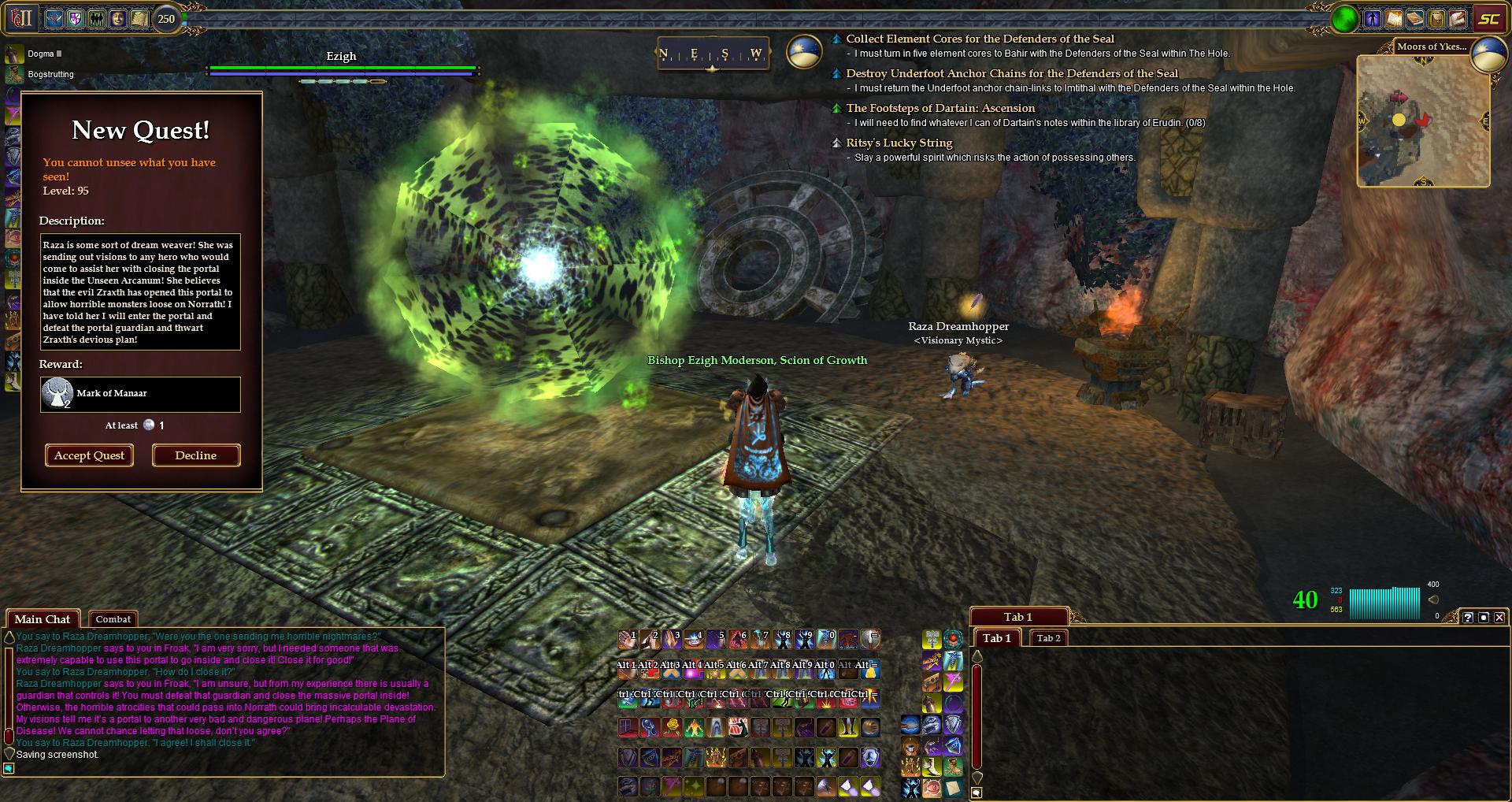1512x802 pixels.
Task: Switch to Tab 2 in the chat window
Action: pyautogui.click(x=1048, y=638)
